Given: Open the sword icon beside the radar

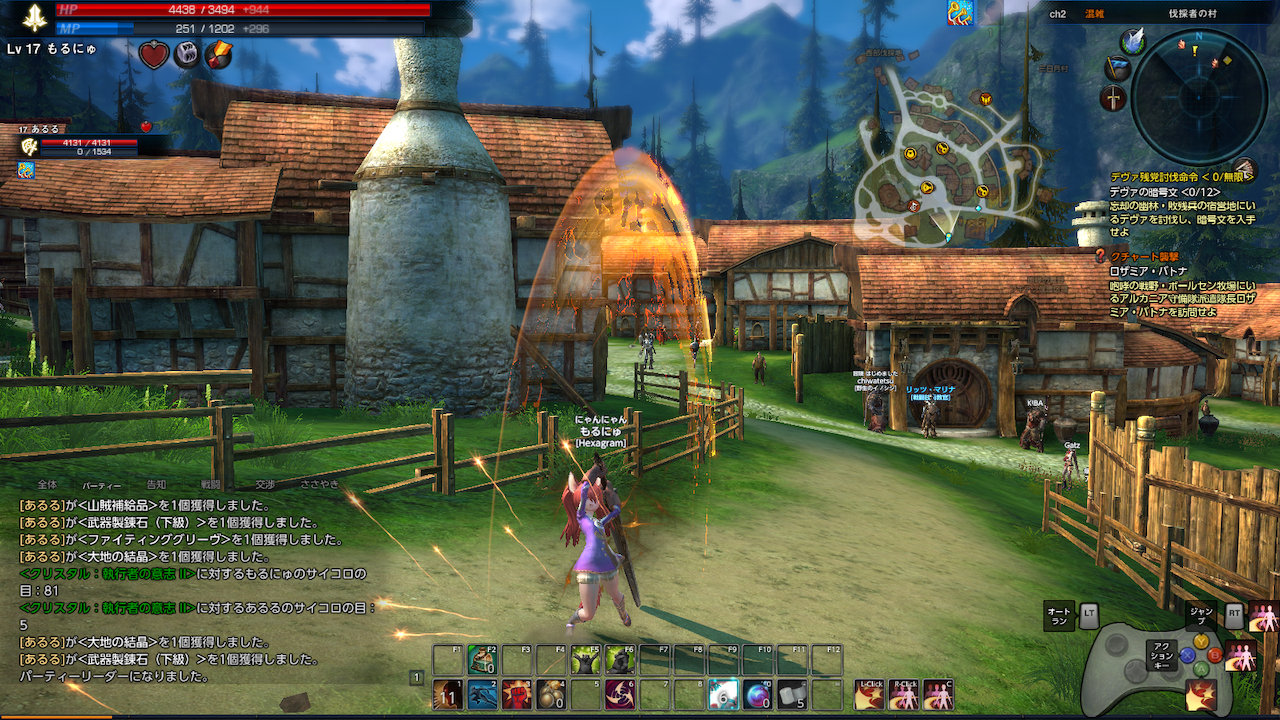Looking at the screenshot, I should [1113, 98].
